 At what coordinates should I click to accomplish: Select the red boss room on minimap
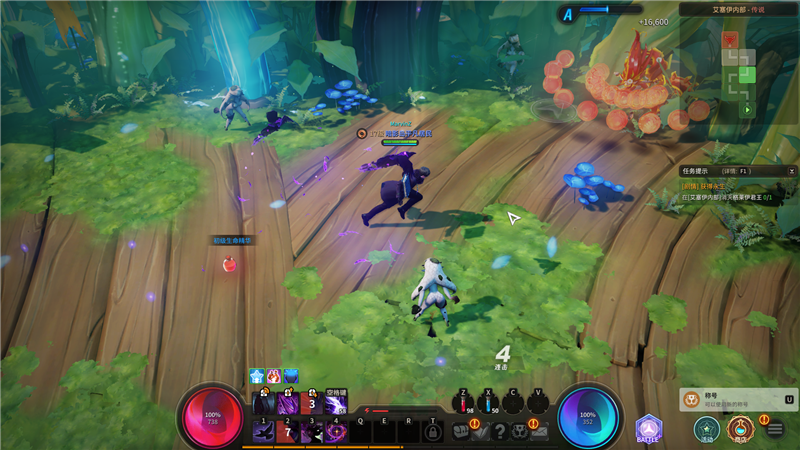pos(728,40)
